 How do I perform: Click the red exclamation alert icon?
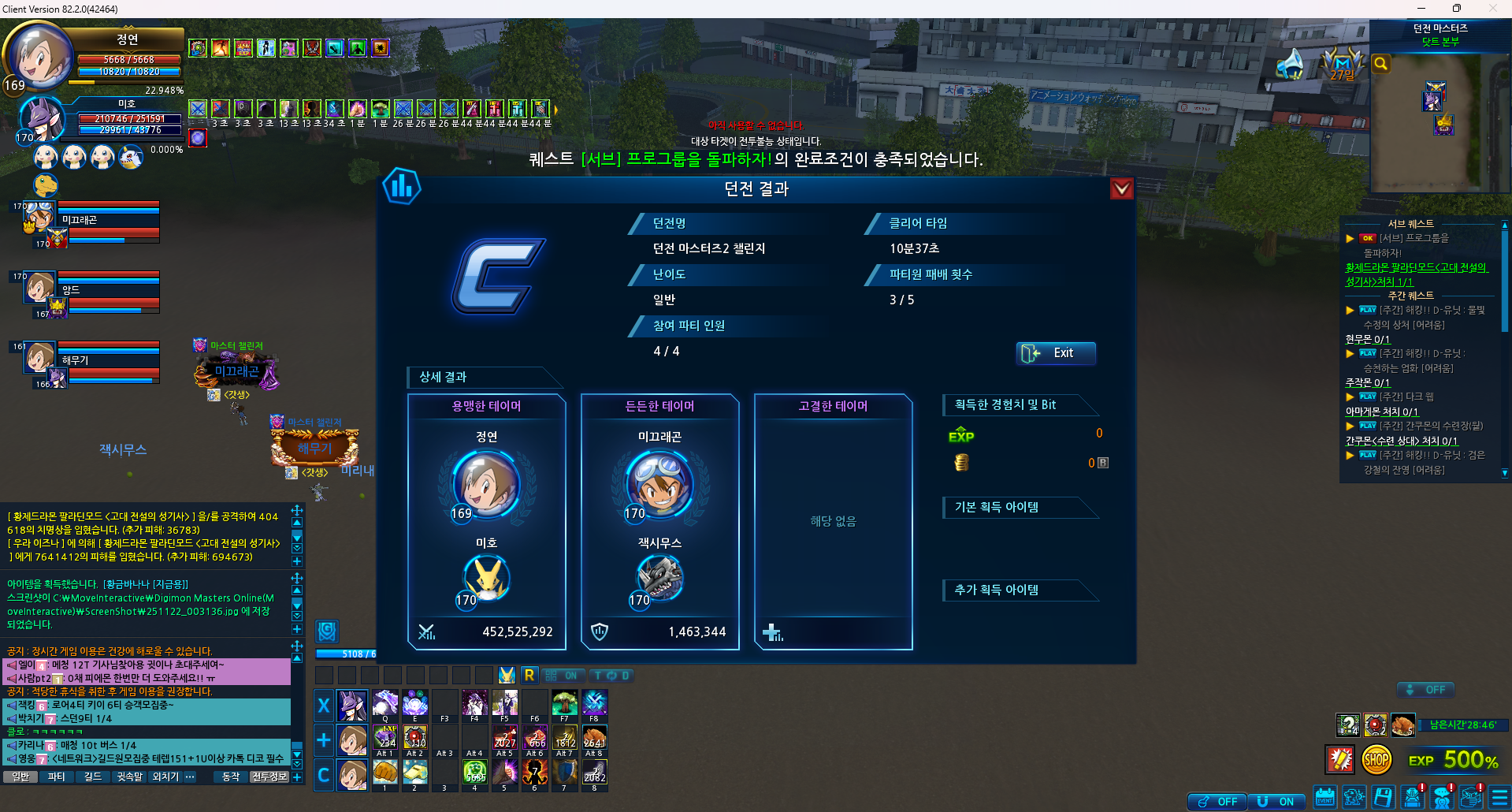pyautogui.click(x=1340, y=760)
